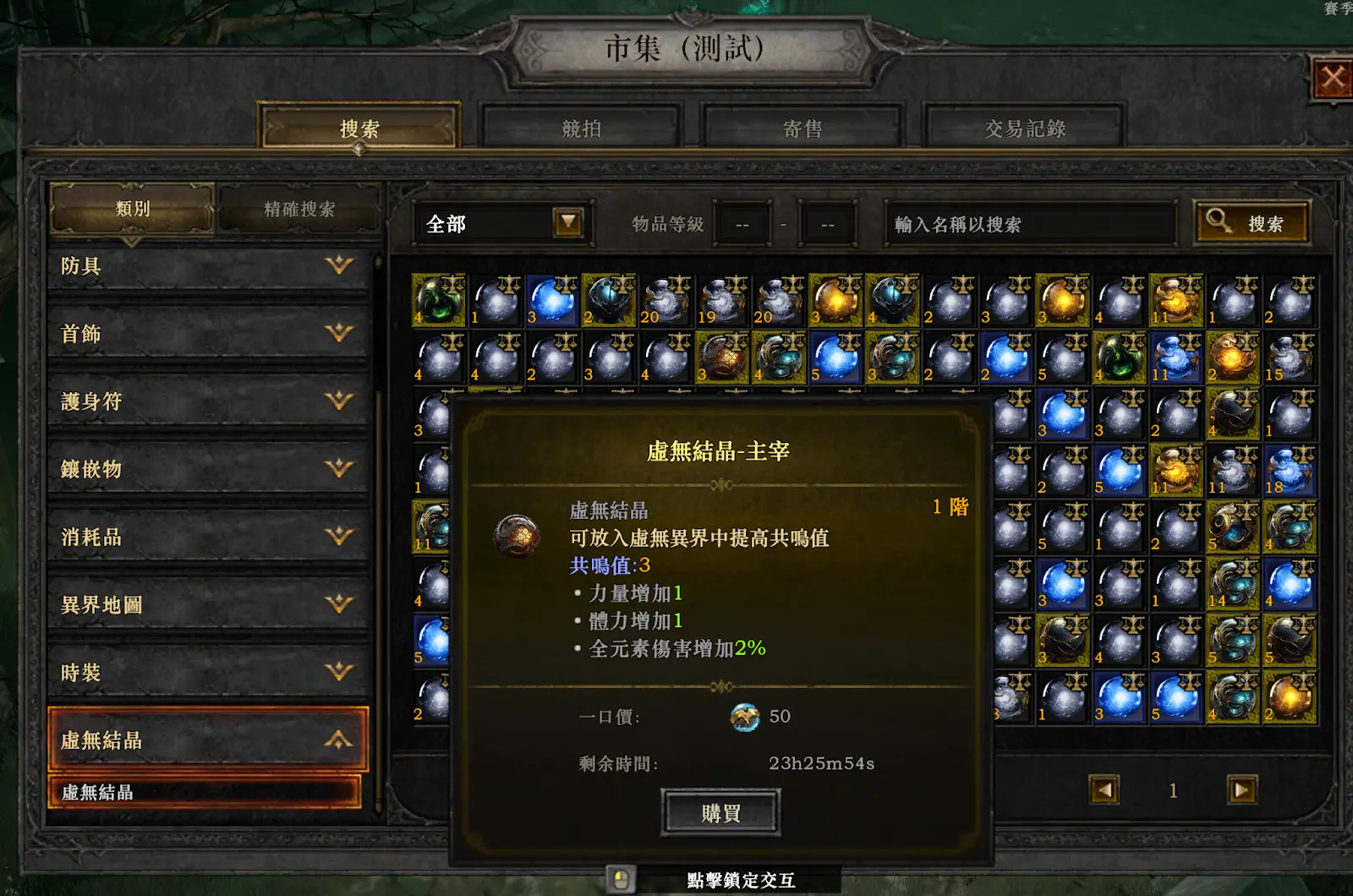This screenshot has height=896, width=1353.
Task: Select the 類別 category tab
Action: pyautogui.click(x=132, y=209)
